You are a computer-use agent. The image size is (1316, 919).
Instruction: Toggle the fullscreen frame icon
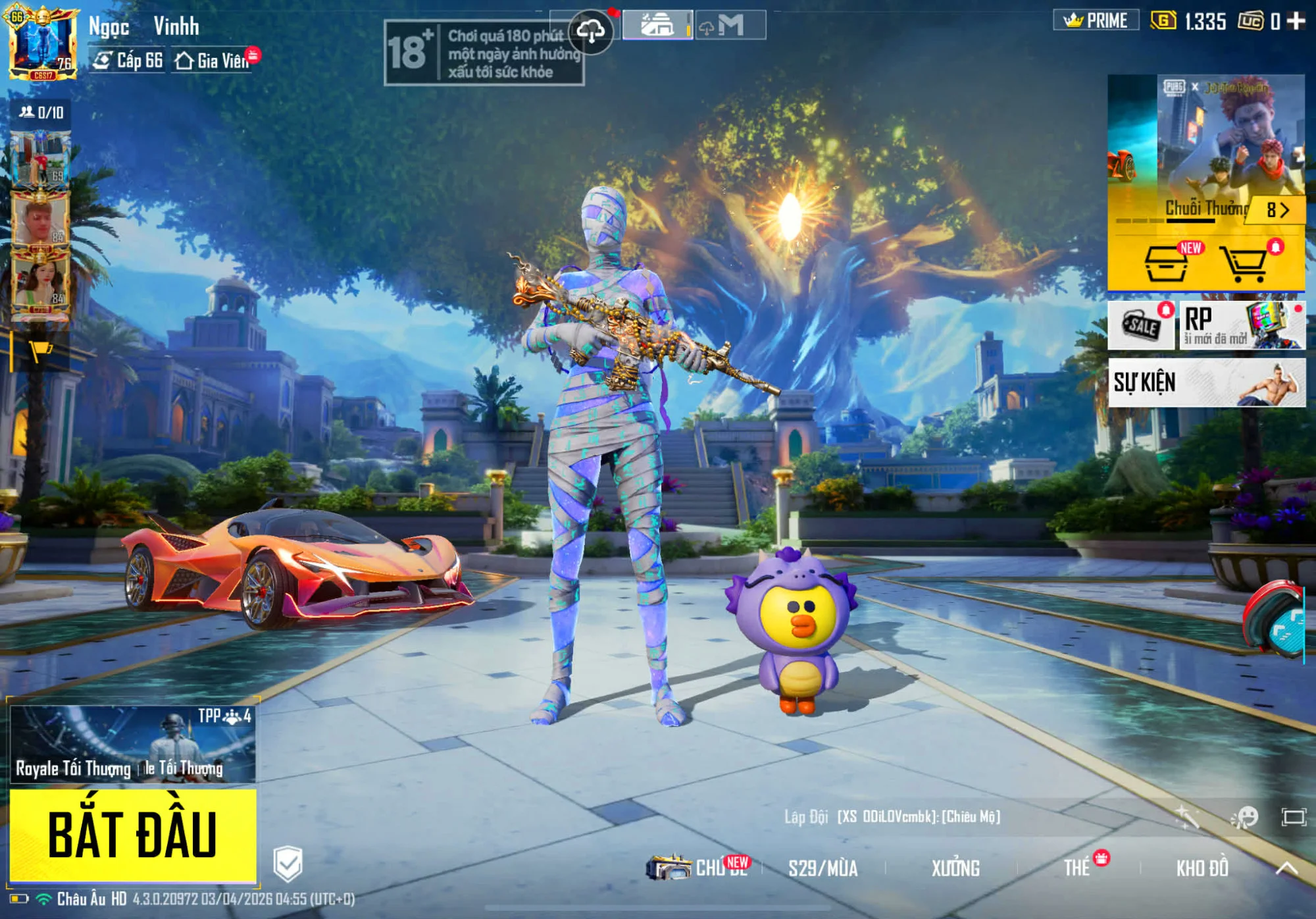pyautogui.click(x=1294, y=818)
